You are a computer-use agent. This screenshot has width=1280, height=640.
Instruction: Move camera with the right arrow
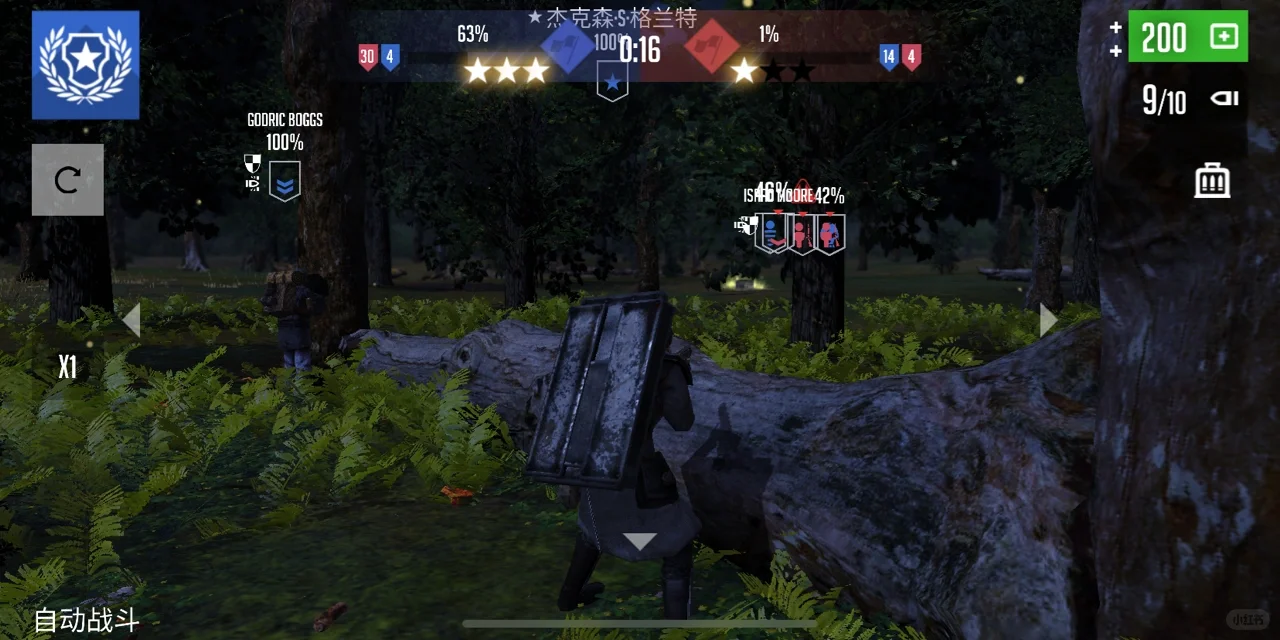coord(1047,320)
